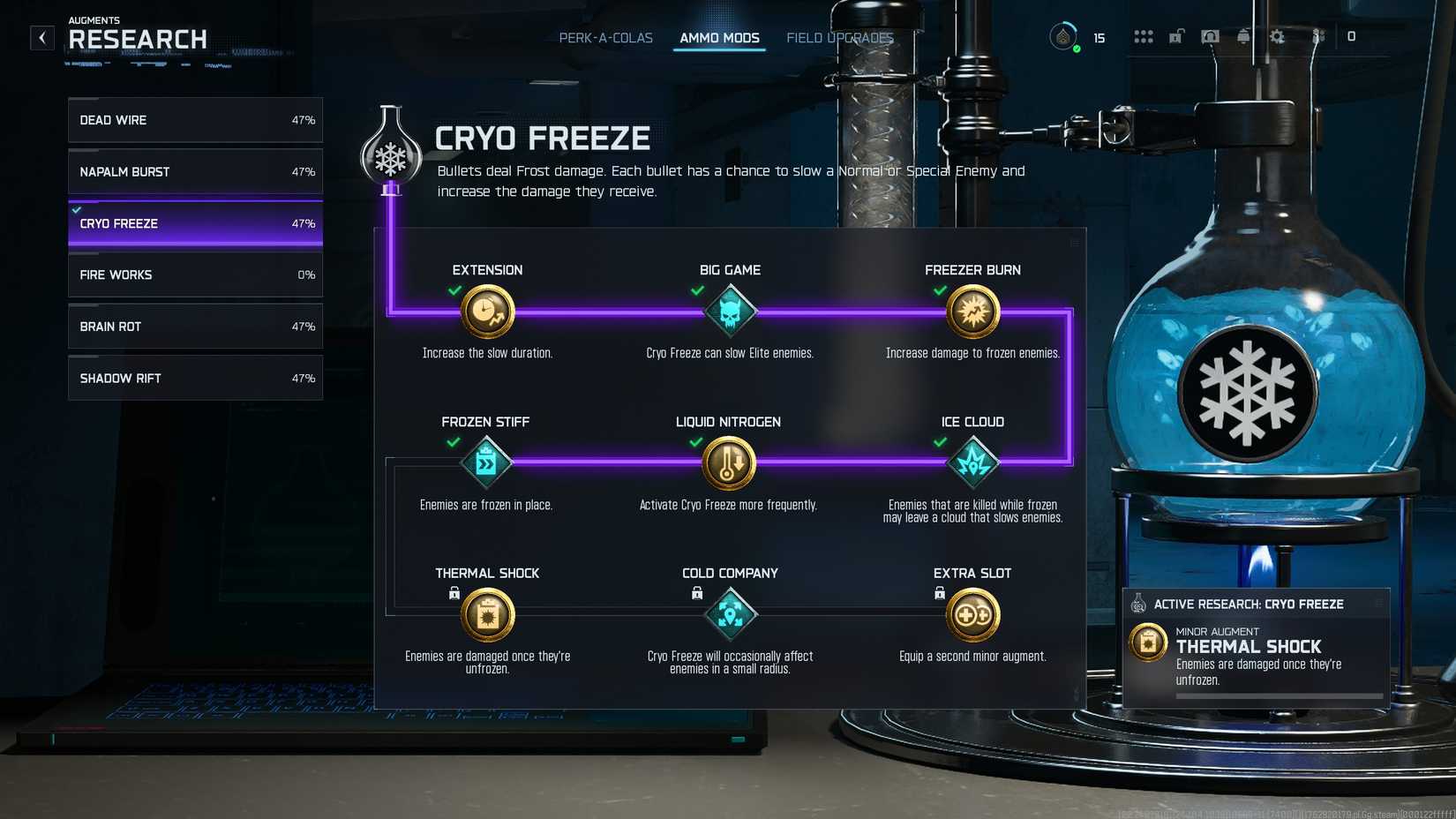
Task: Open the Field Upgrades tab
Action: [839, 38]
